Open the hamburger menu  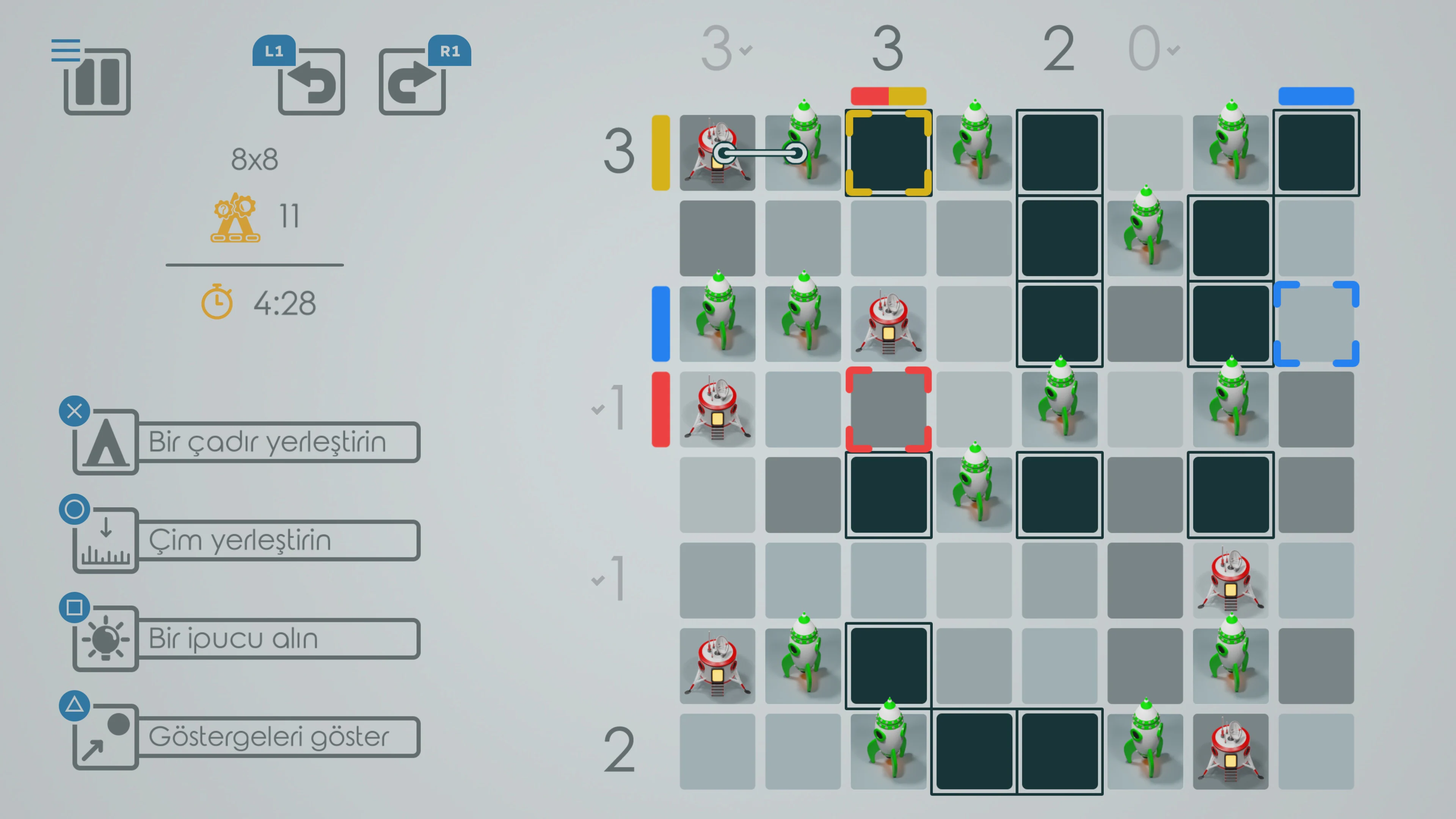[66, 50]
